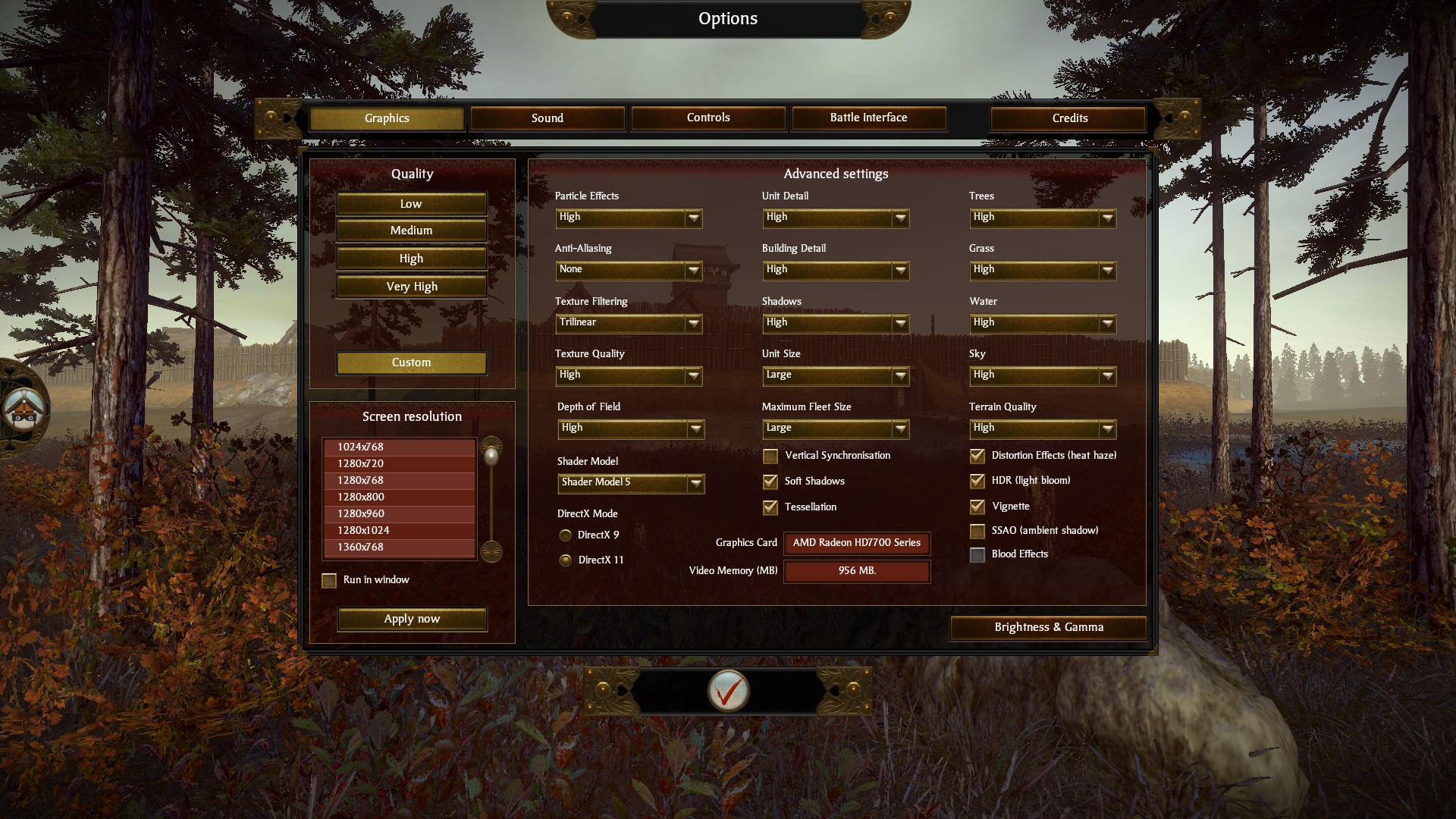This screenshot has width=1456, height=819.
Task: Turn off the Vignette checkbox
Action: [977, 507]
